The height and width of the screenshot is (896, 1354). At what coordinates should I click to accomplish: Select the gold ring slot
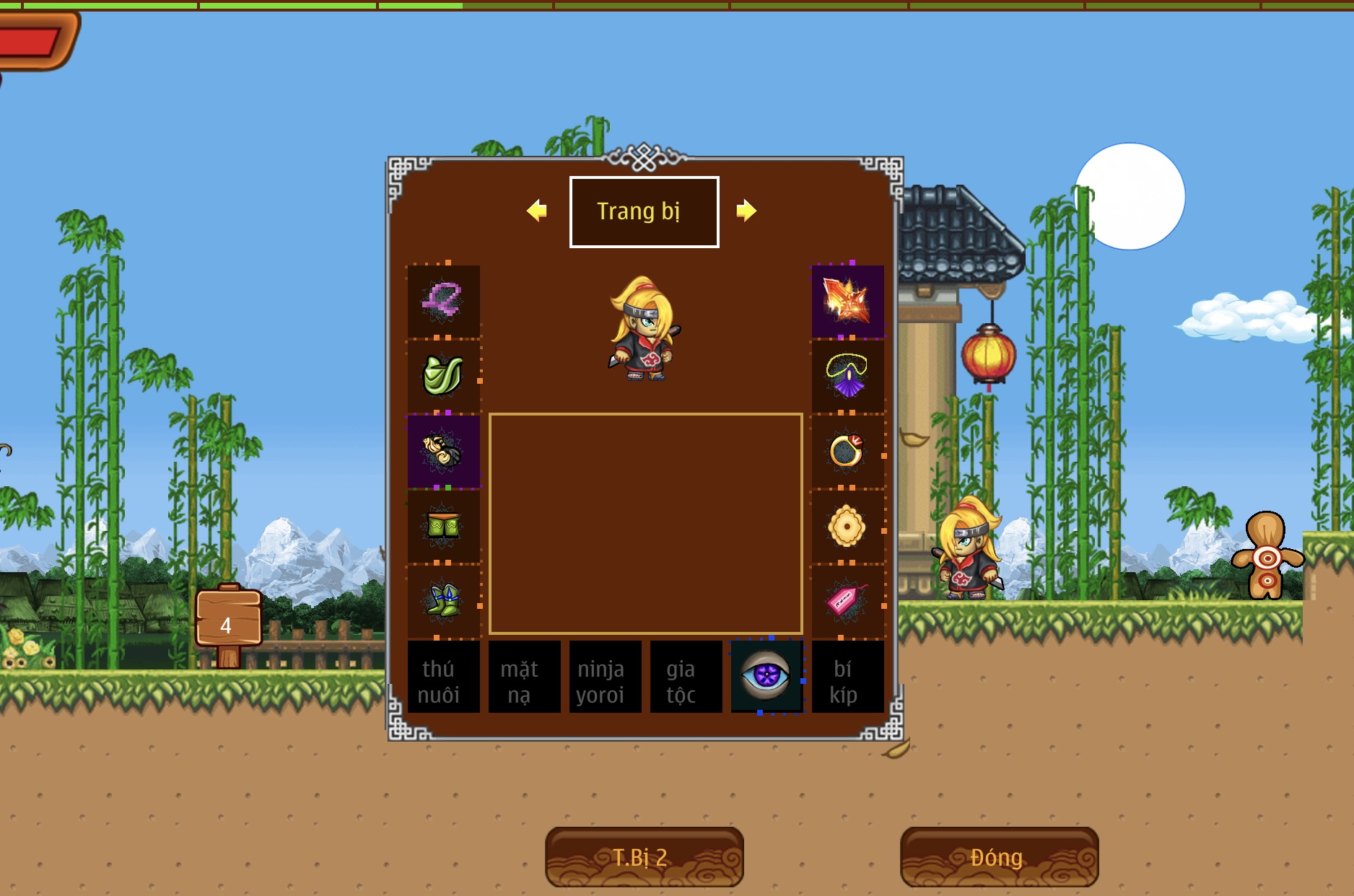pos(847,451)
